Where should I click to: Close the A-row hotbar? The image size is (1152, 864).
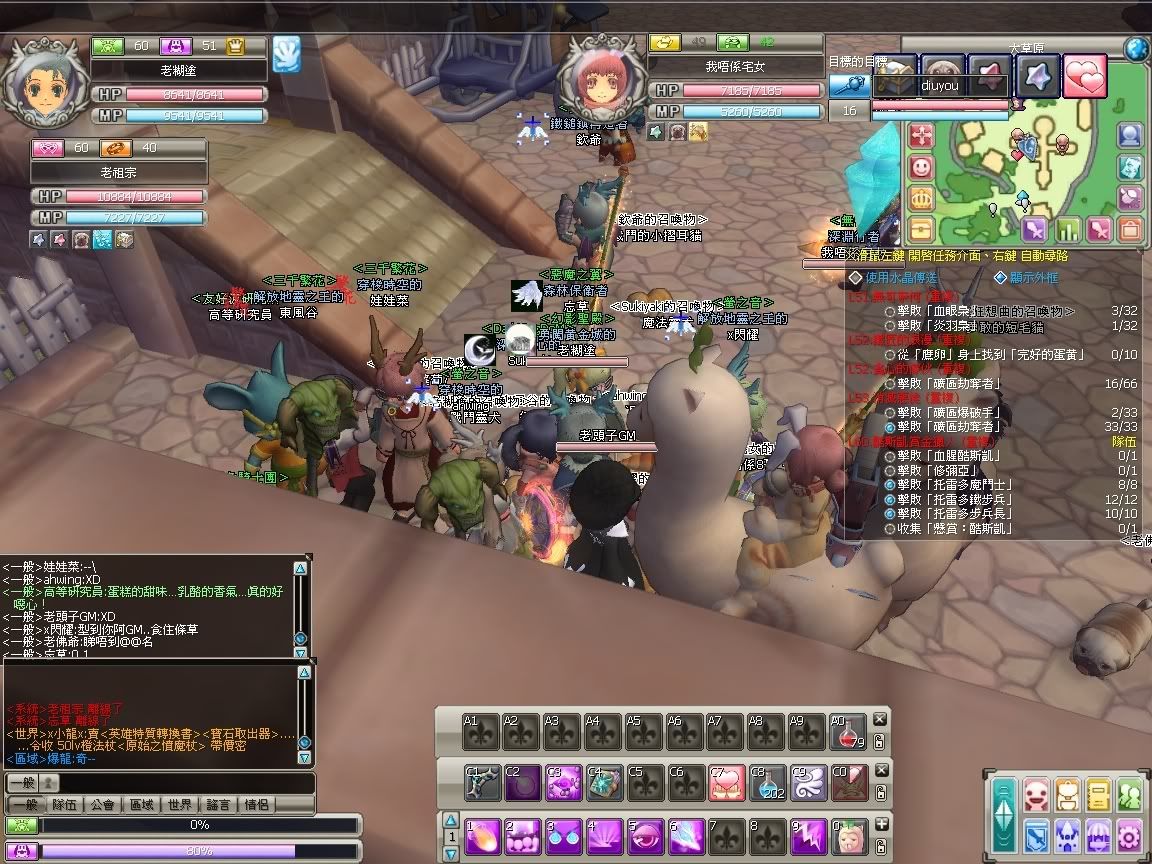click(x=880, y=719)
